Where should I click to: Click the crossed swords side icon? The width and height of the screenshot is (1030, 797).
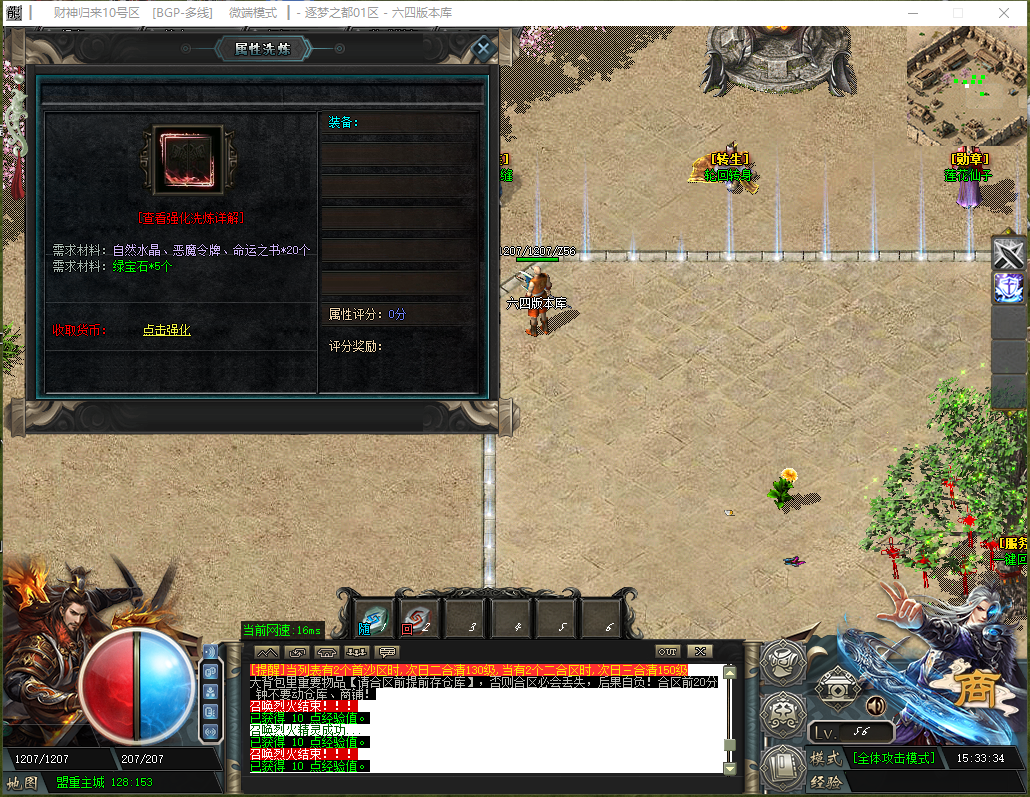[x=1008, y=253]
